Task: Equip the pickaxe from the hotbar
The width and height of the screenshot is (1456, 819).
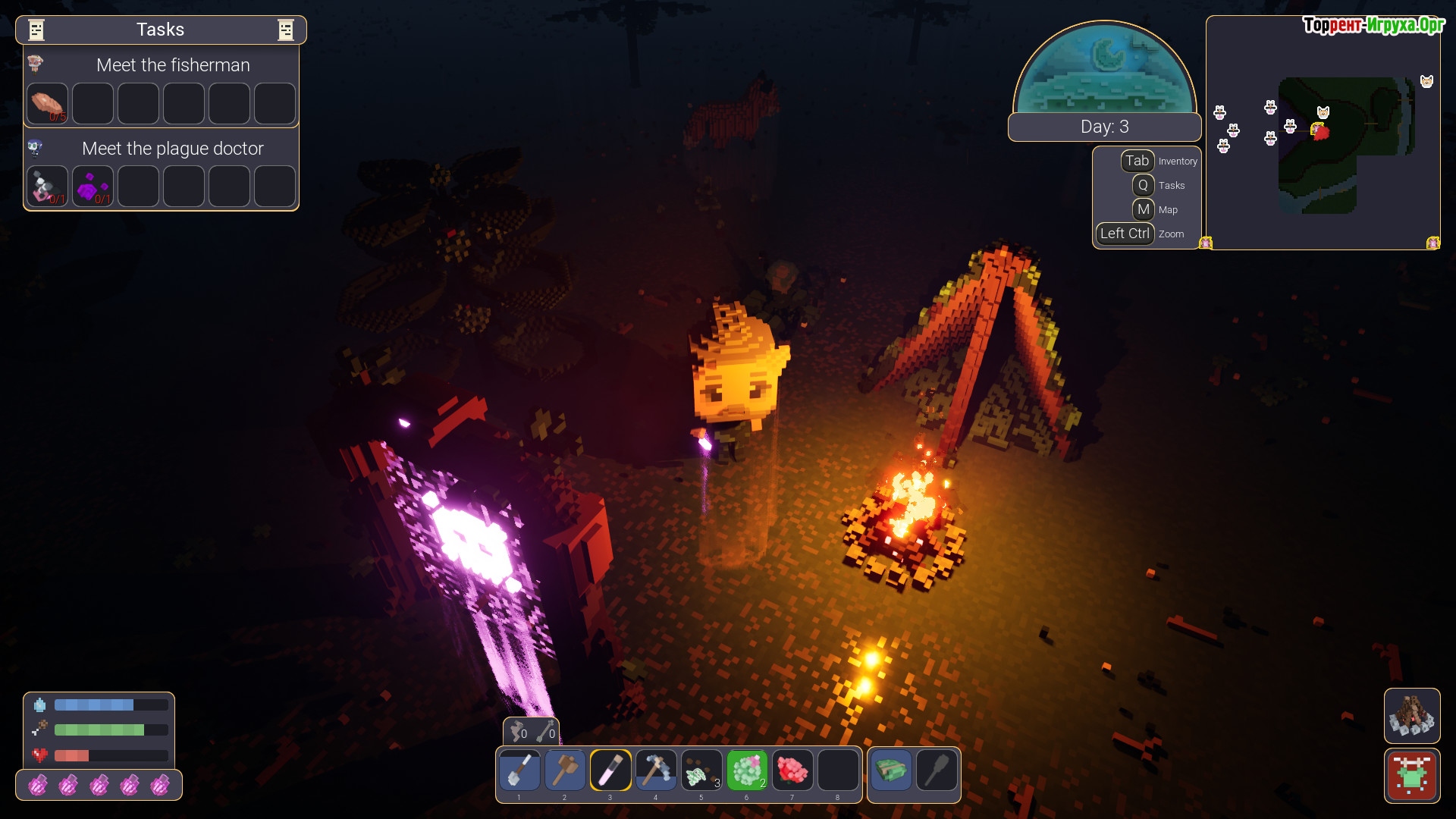Action: [x=656, y=770]
